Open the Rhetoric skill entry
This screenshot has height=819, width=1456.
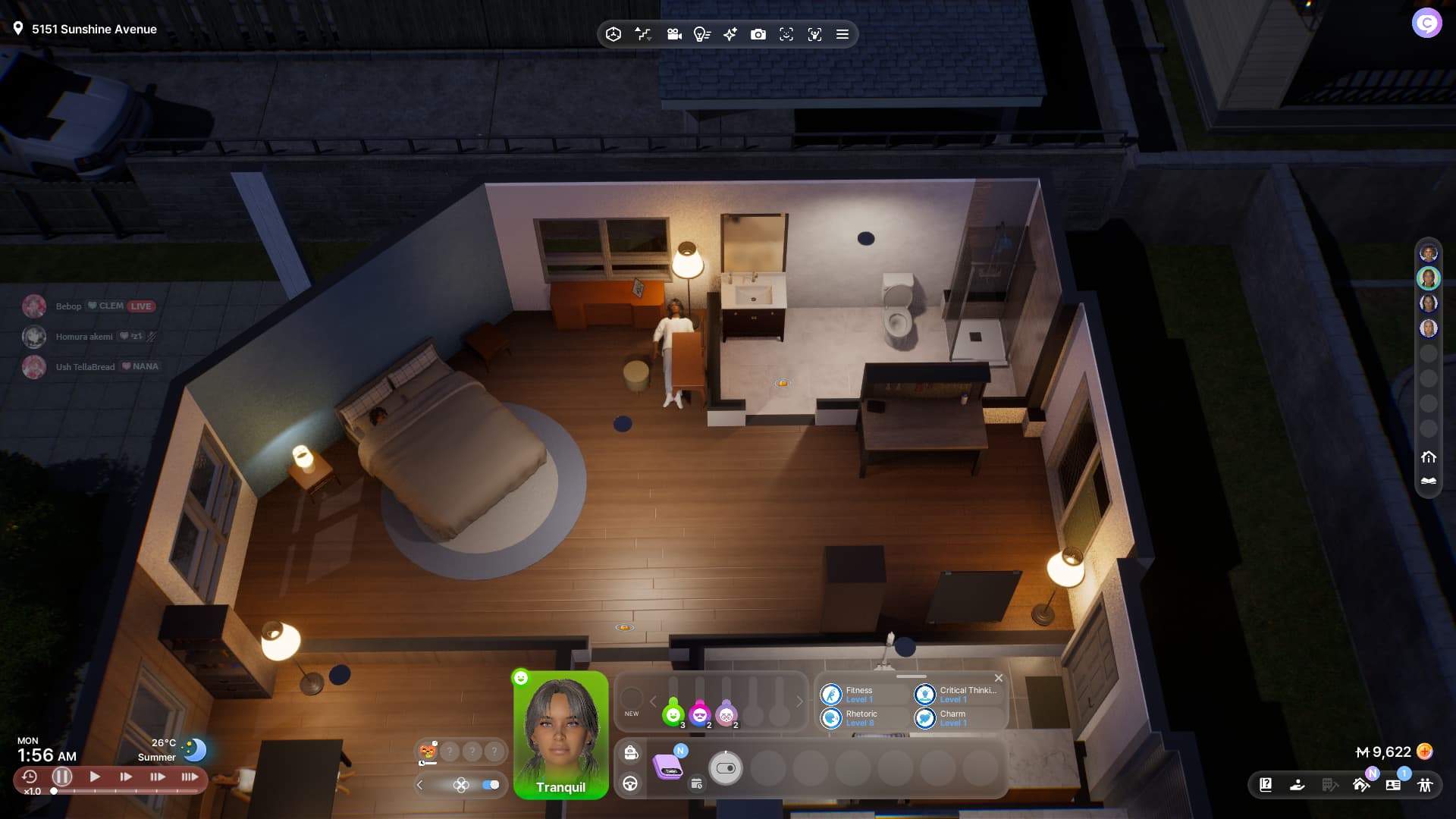[x=860, y=718]
